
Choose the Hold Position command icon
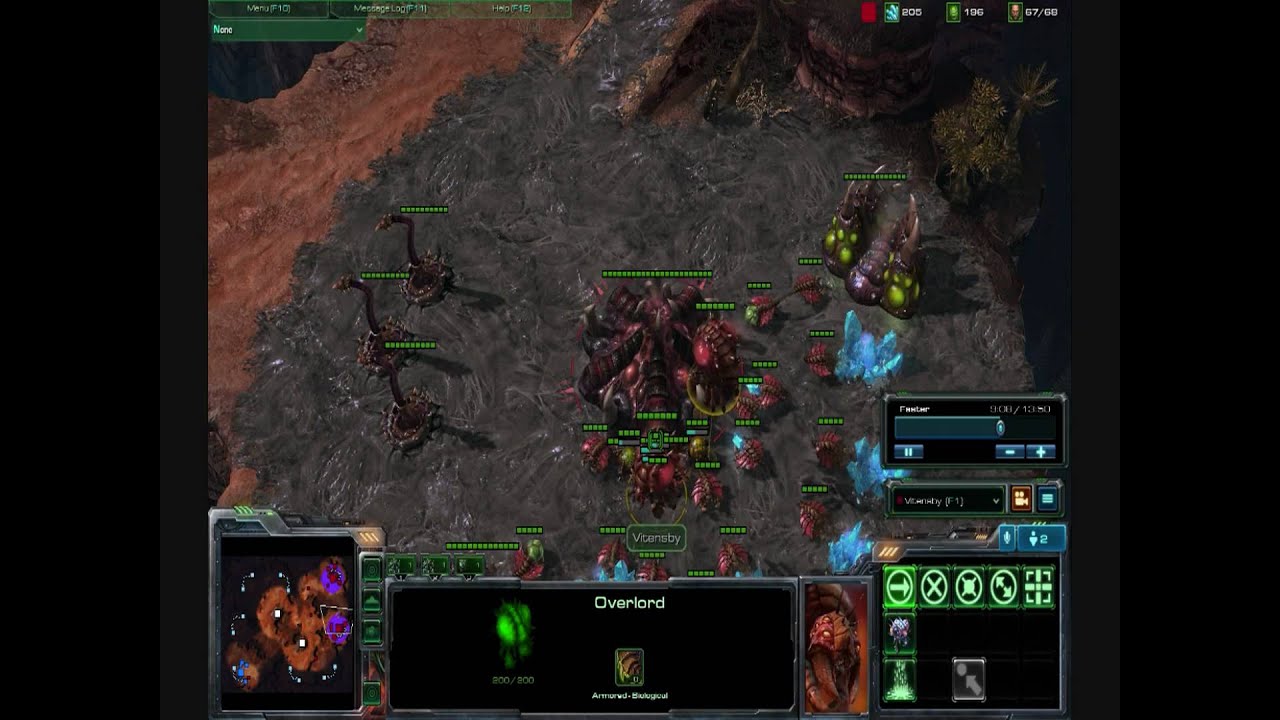pyautogui.click(x=969, y=588)
